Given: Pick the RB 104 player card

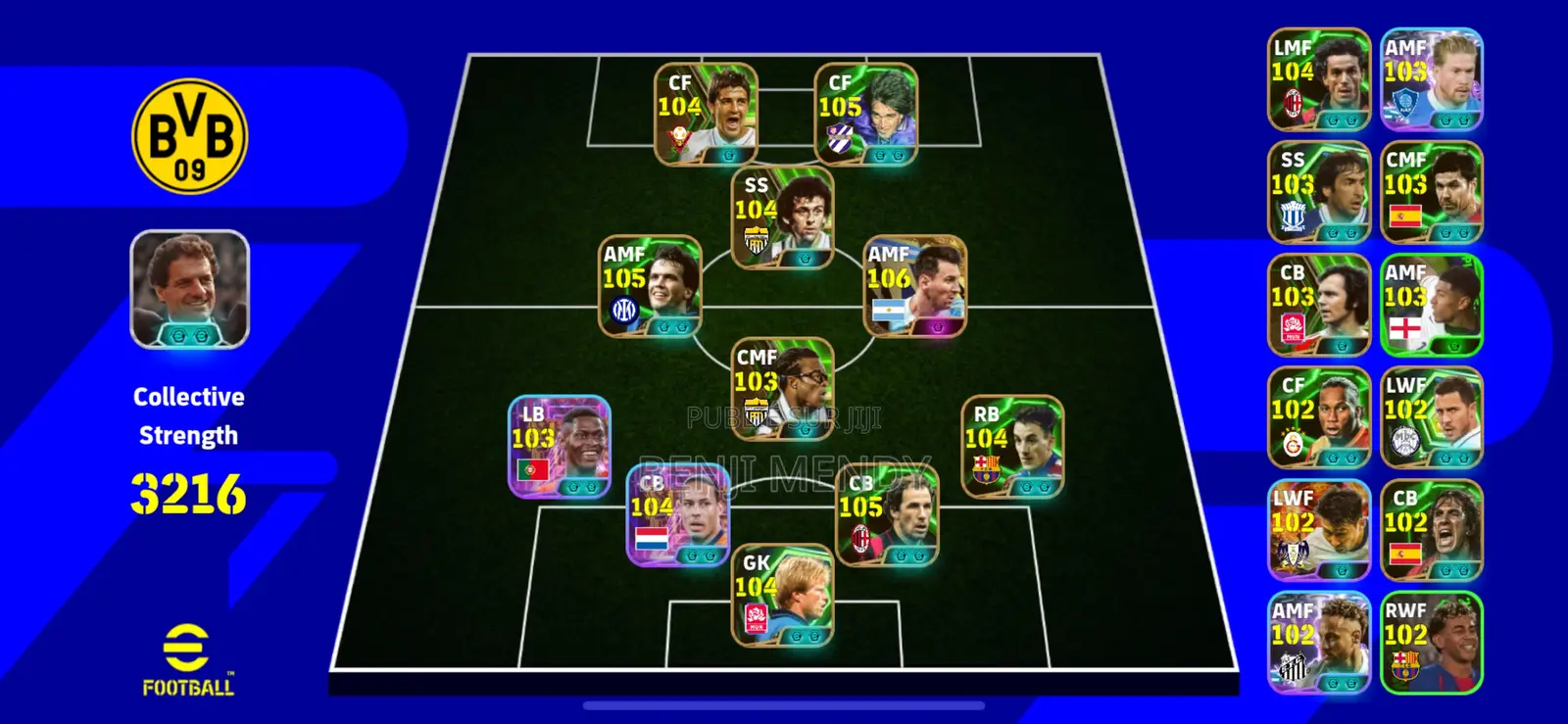Looking at the screenshot, I should pyautogui.click(x=1012, y=446).
